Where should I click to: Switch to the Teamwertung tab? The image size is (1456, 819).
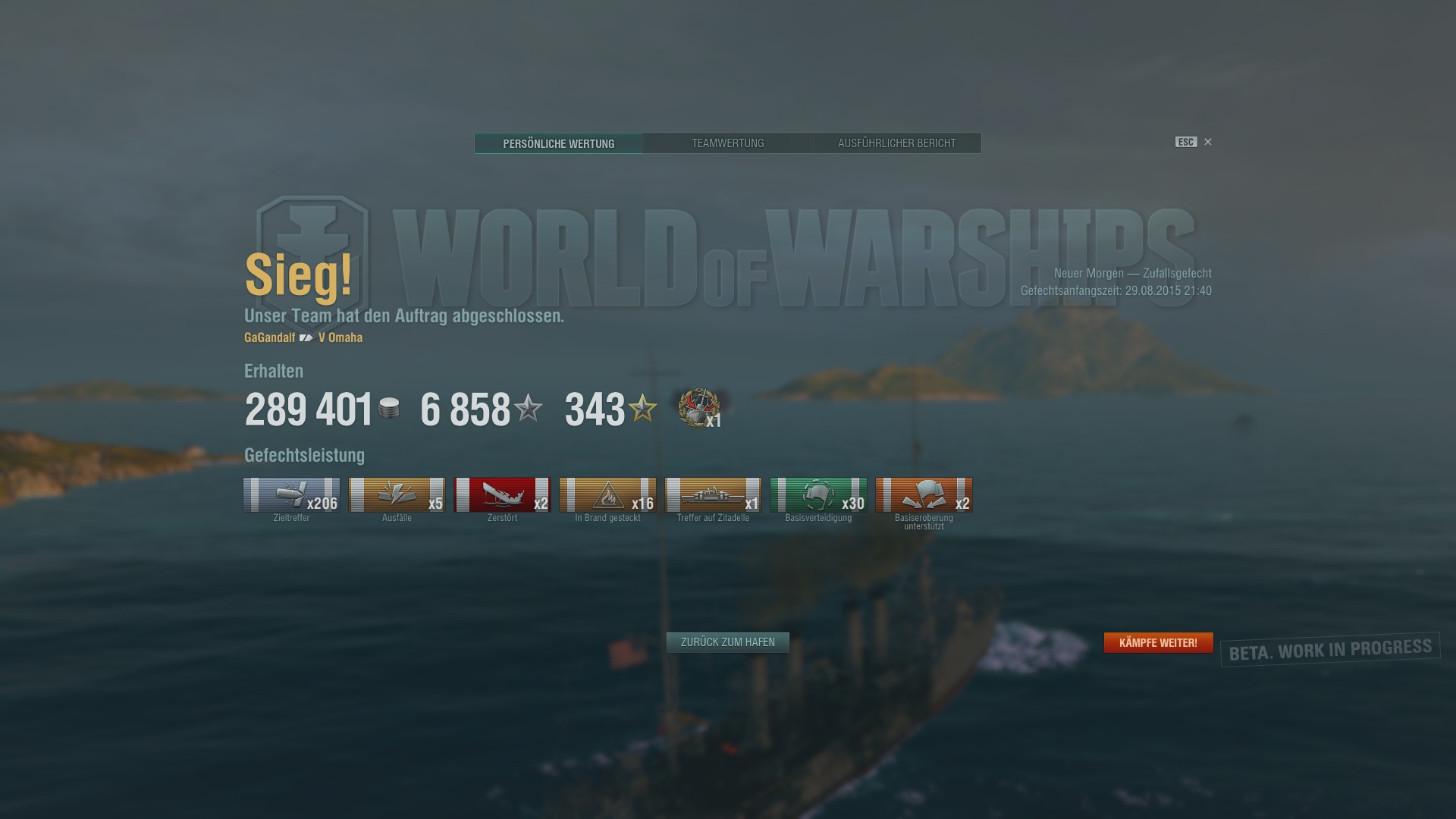point(727,143)
